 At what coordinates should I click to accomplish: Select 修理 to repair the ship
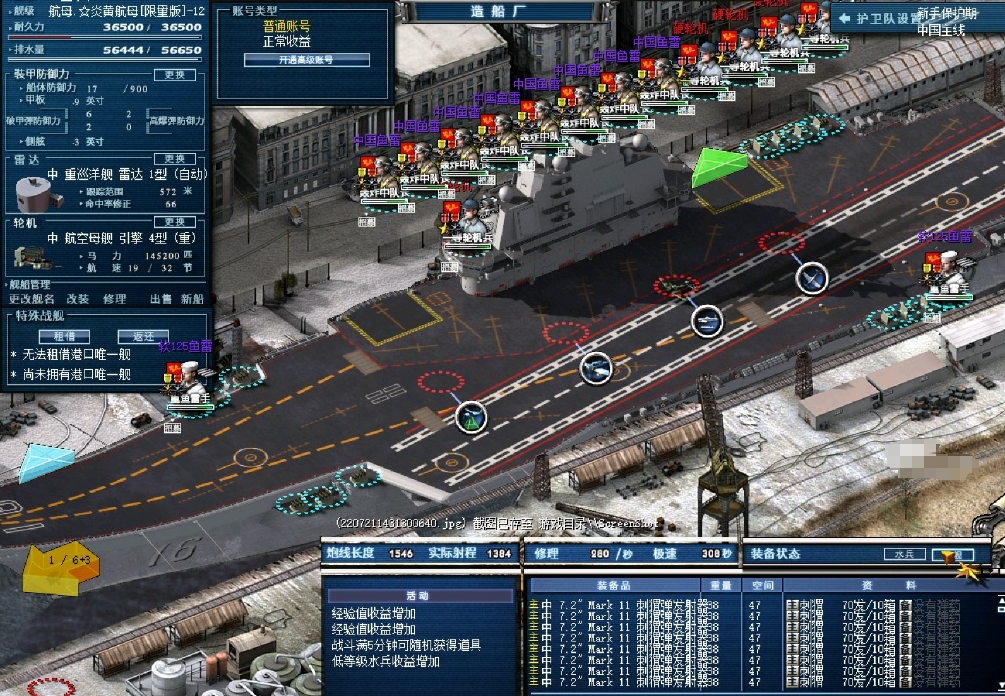(x=114, y=299)
